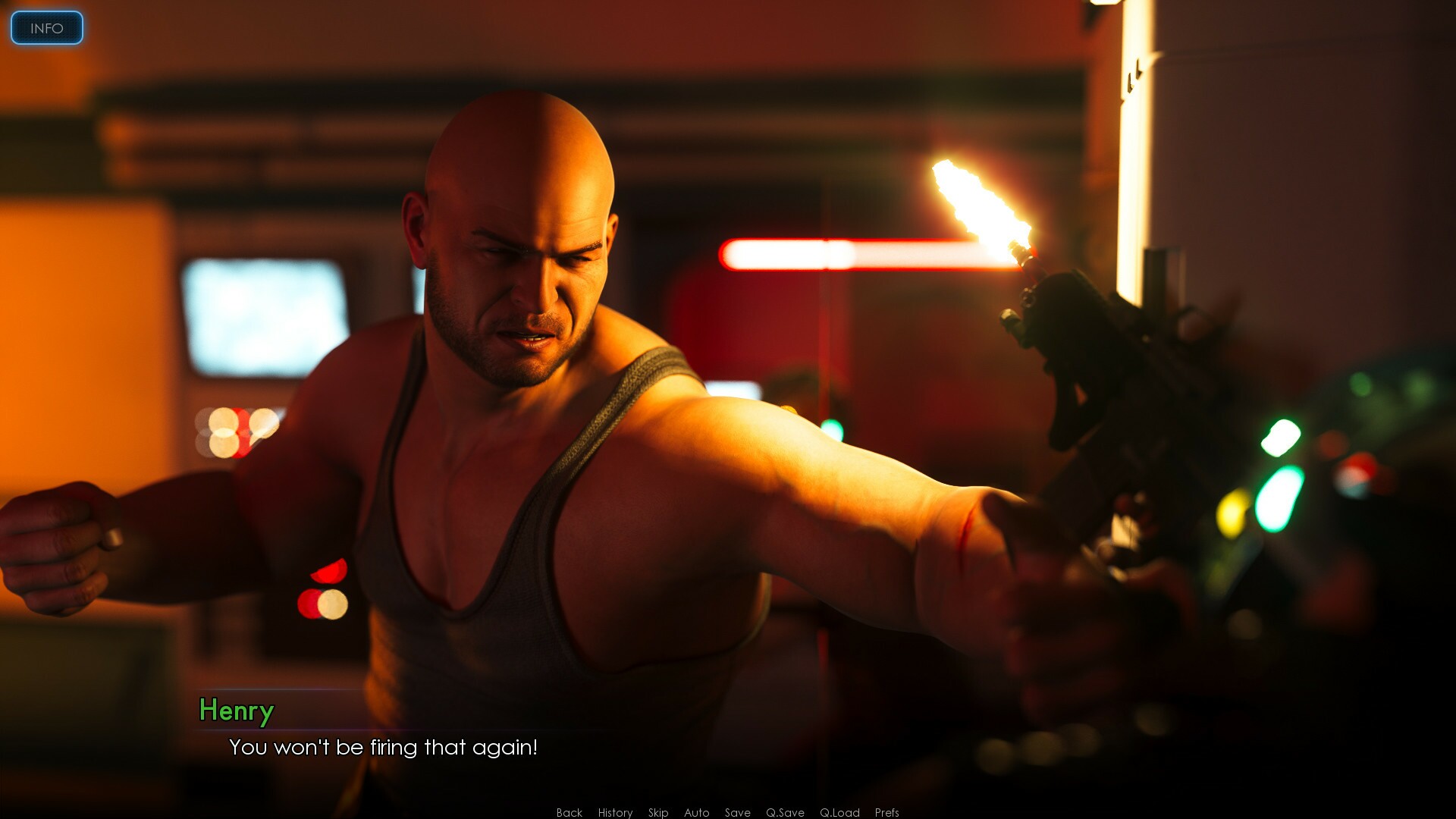Click the History entry to review past lines

pos(614,812)
